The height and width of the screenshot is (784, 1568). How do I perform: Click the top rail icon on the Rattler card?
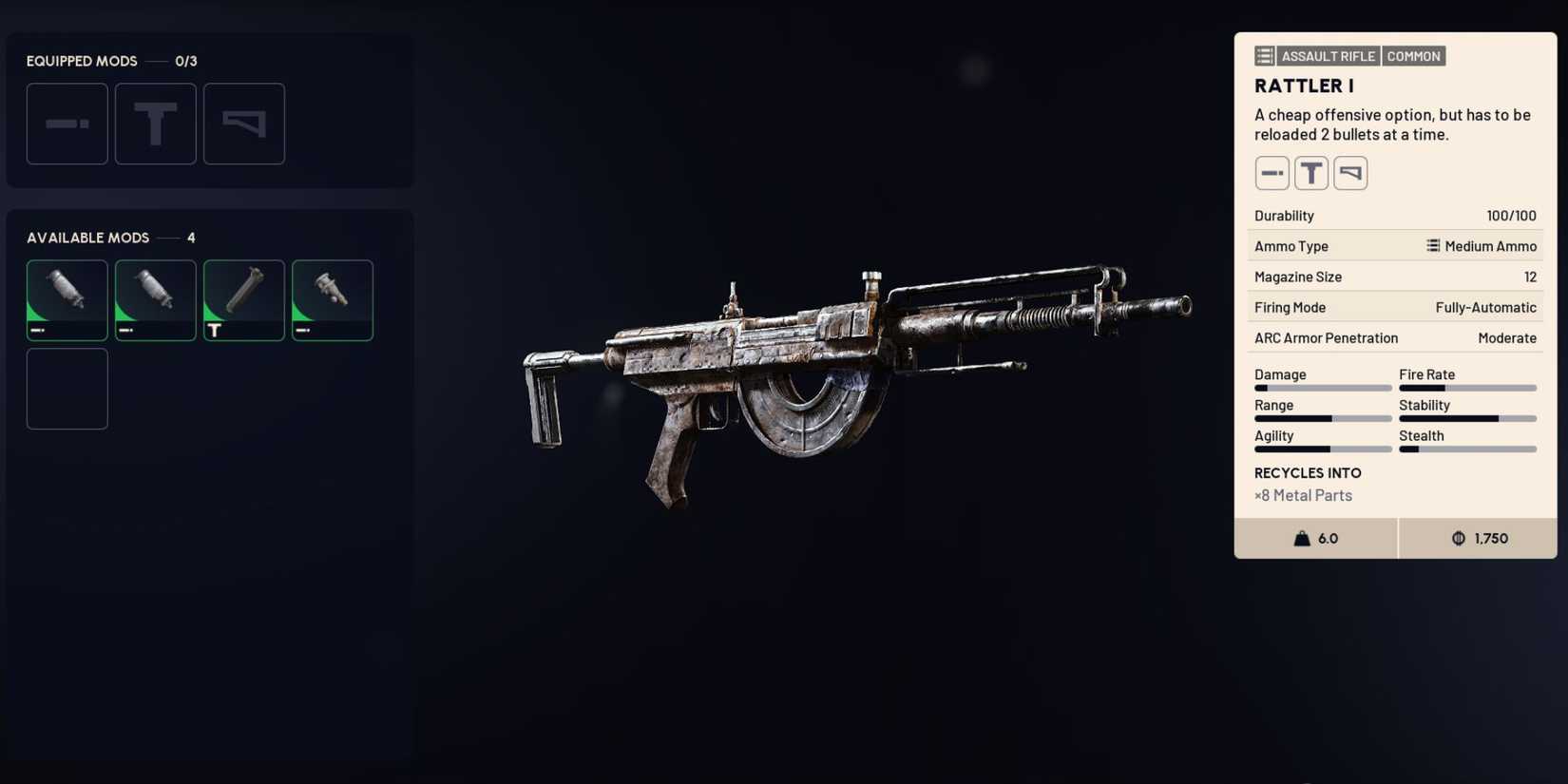coord(1311,172)
